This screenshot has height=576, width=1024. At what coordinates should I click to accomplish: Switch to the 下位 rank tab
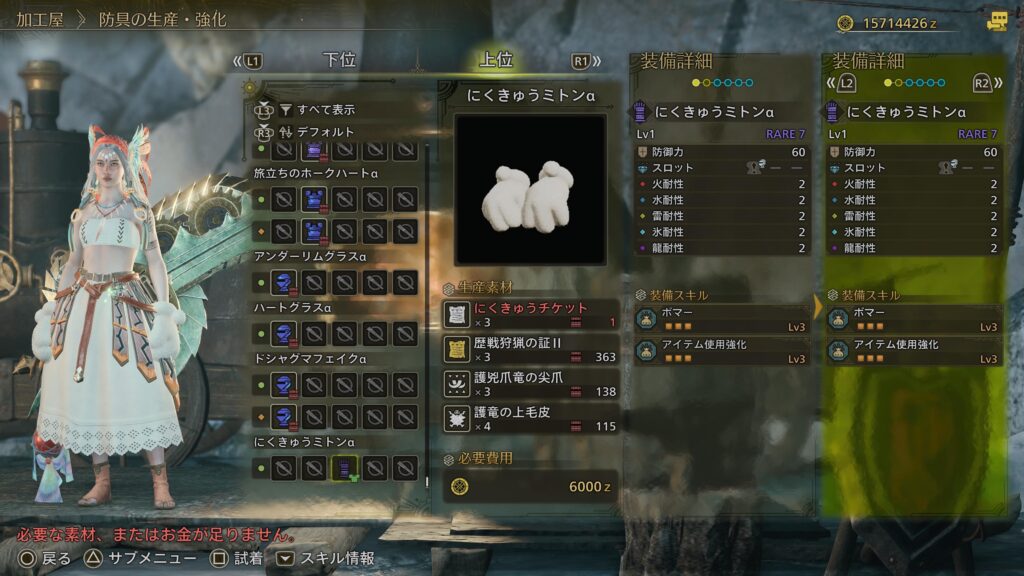pos(339,60)
